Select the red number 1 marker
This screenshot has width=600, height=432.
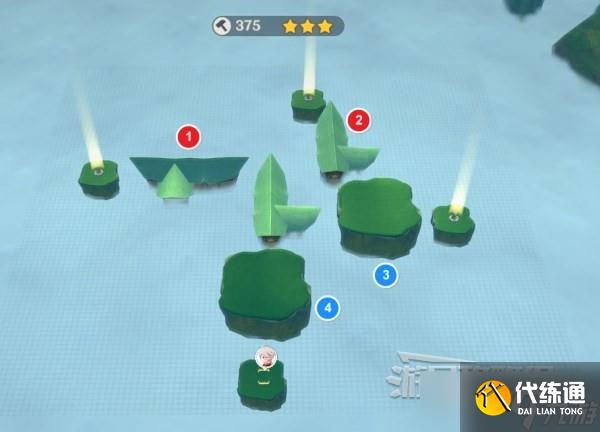[x=188, y=135]
